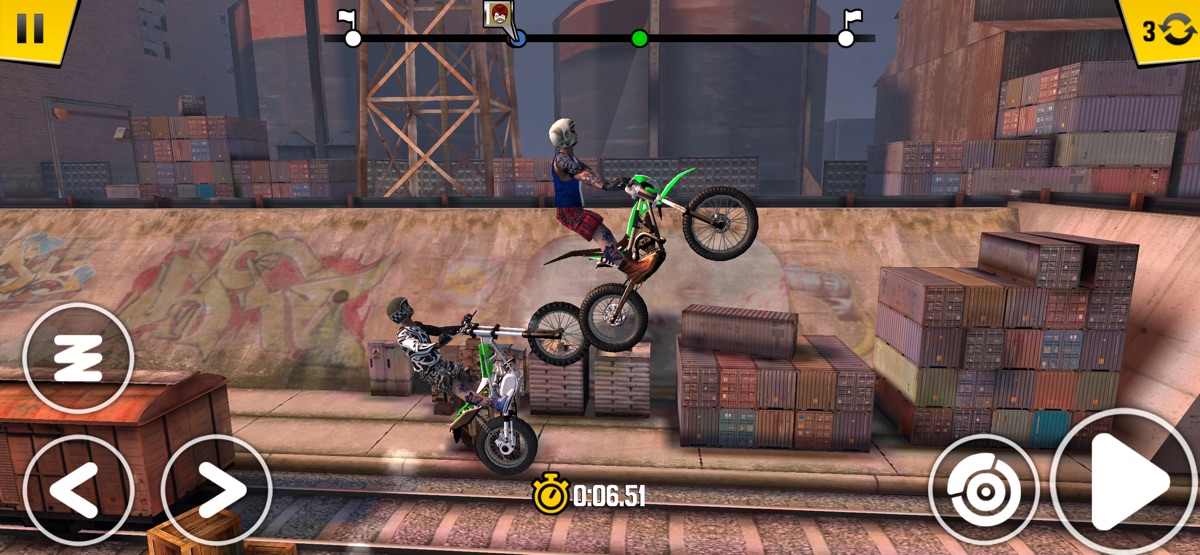Apply the brake disc button
Screen dimensions: 1200x555
(983, 489)
